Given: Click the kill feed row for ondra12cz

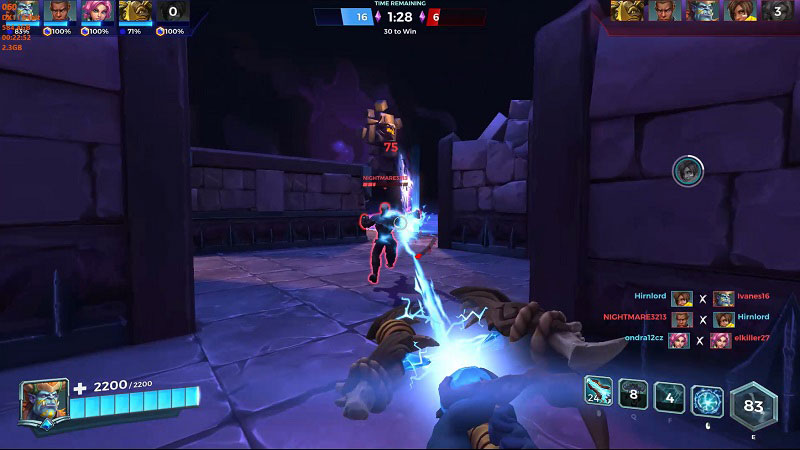Looking at the screenshot, I should click(690, 339).
